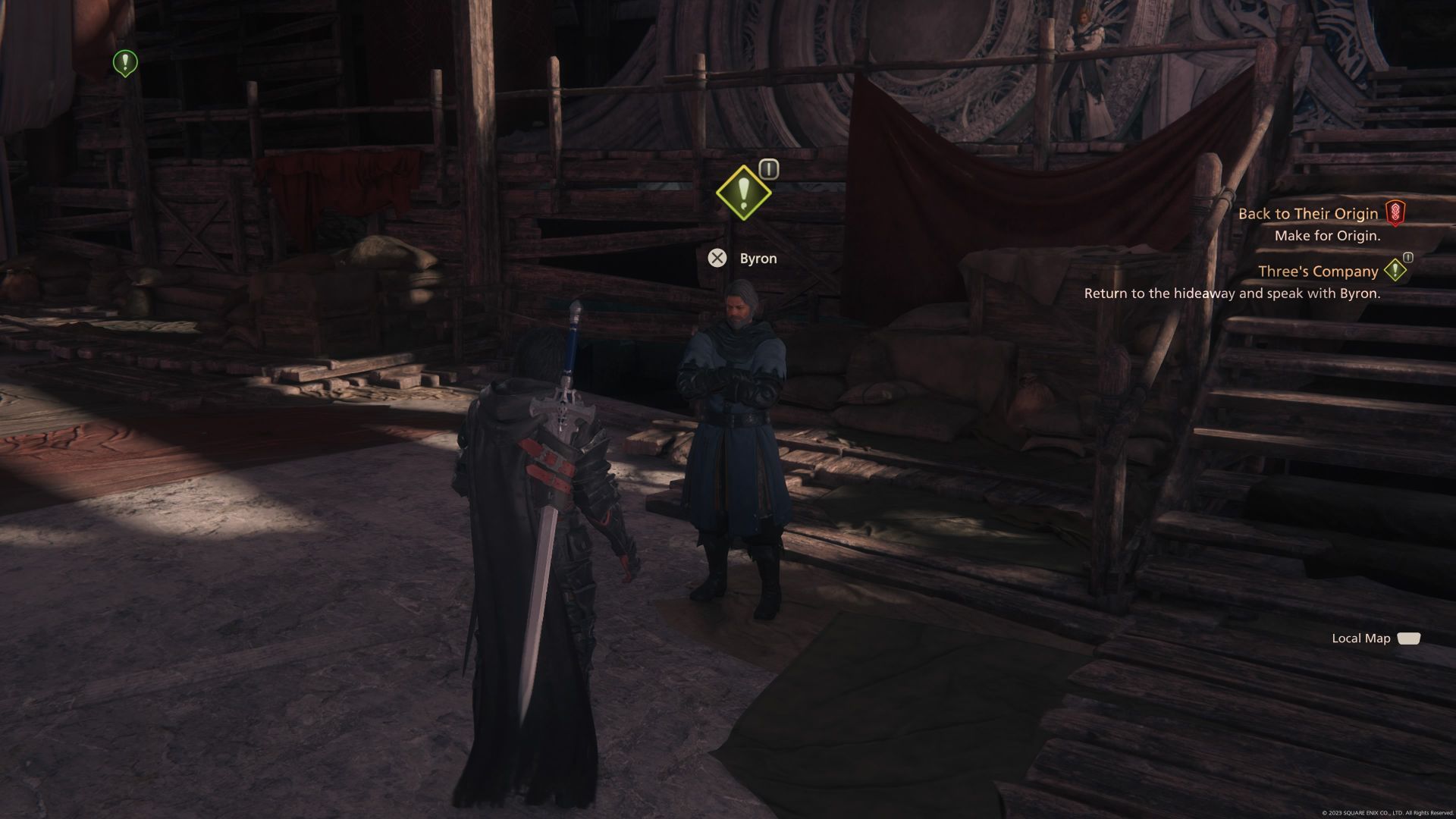Select the X button prompt near Byron's name
The width and height of the screenshot is (1456, 819).
tap(717, 258)
